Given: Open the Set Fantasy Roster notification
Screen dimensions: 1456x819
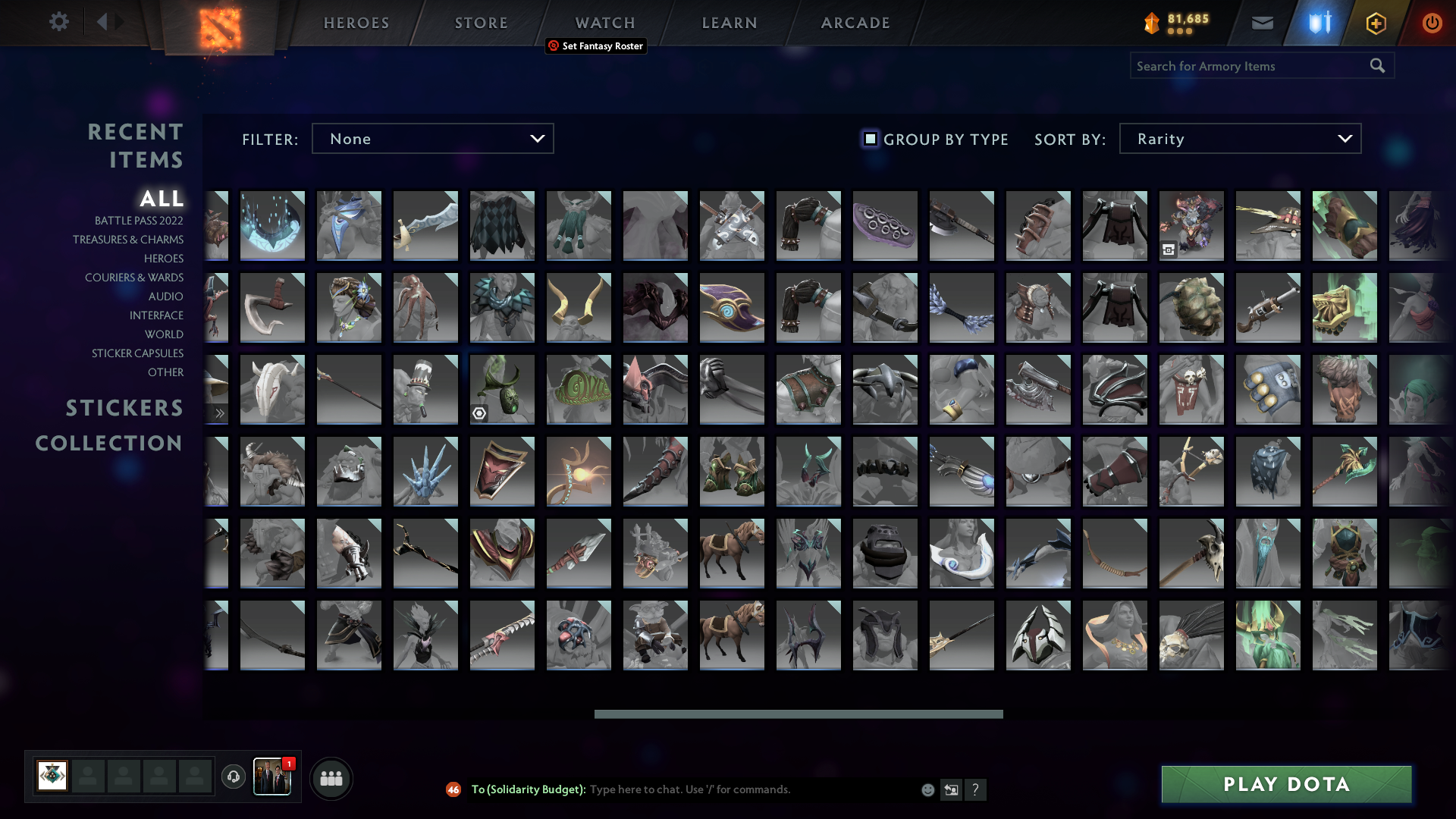Looking at the screenshot, I should click(x=596, y=46).
